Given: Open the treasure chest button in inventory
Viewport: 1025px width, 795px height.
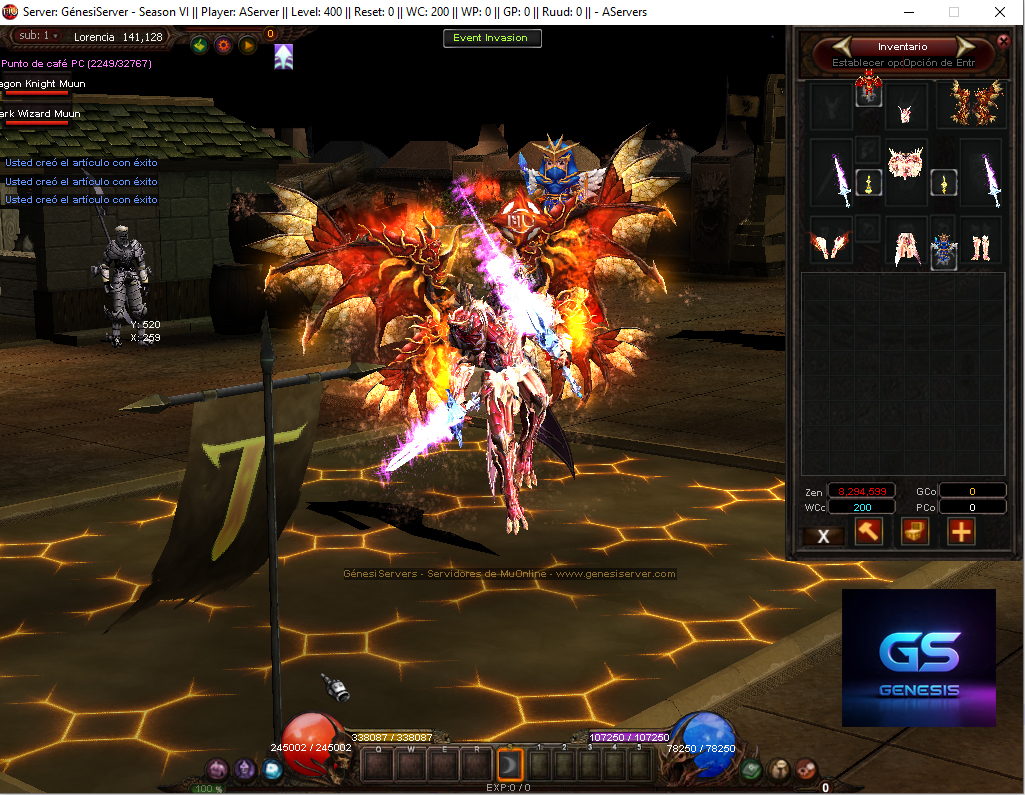Looking at the screenshot, I should coord(915,532).
